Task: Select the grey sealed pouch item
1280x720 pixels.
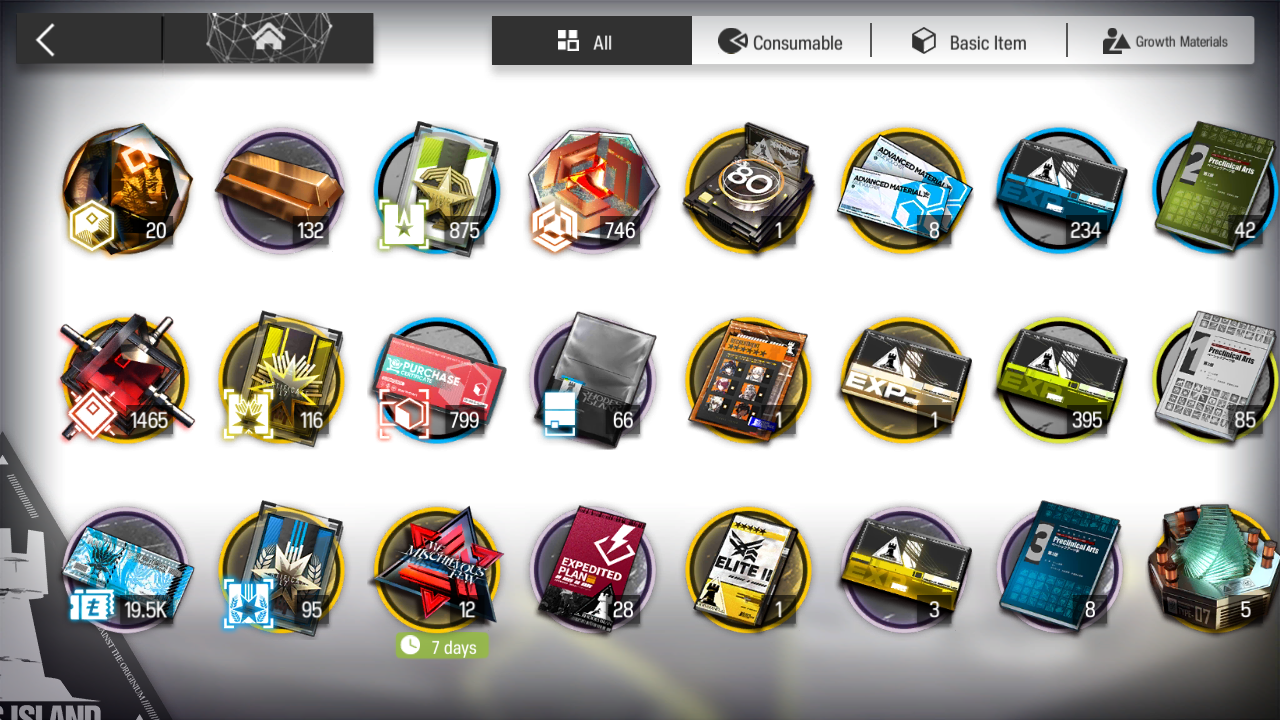Action: coord(593,380)
